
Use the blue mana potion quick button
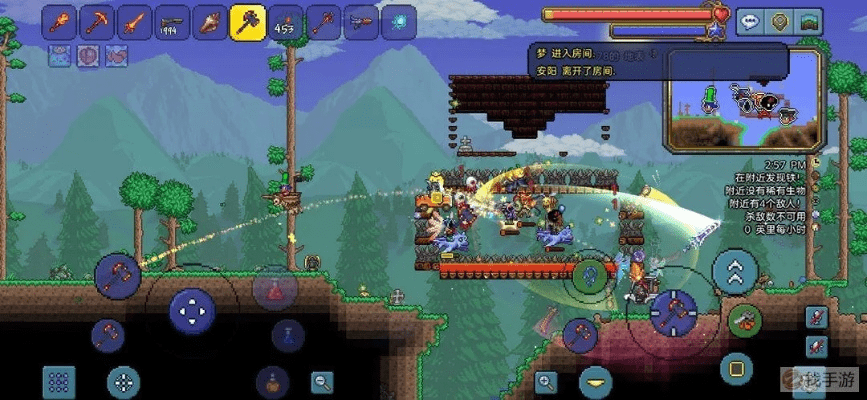pyautogui.click(x=286, y=334)
